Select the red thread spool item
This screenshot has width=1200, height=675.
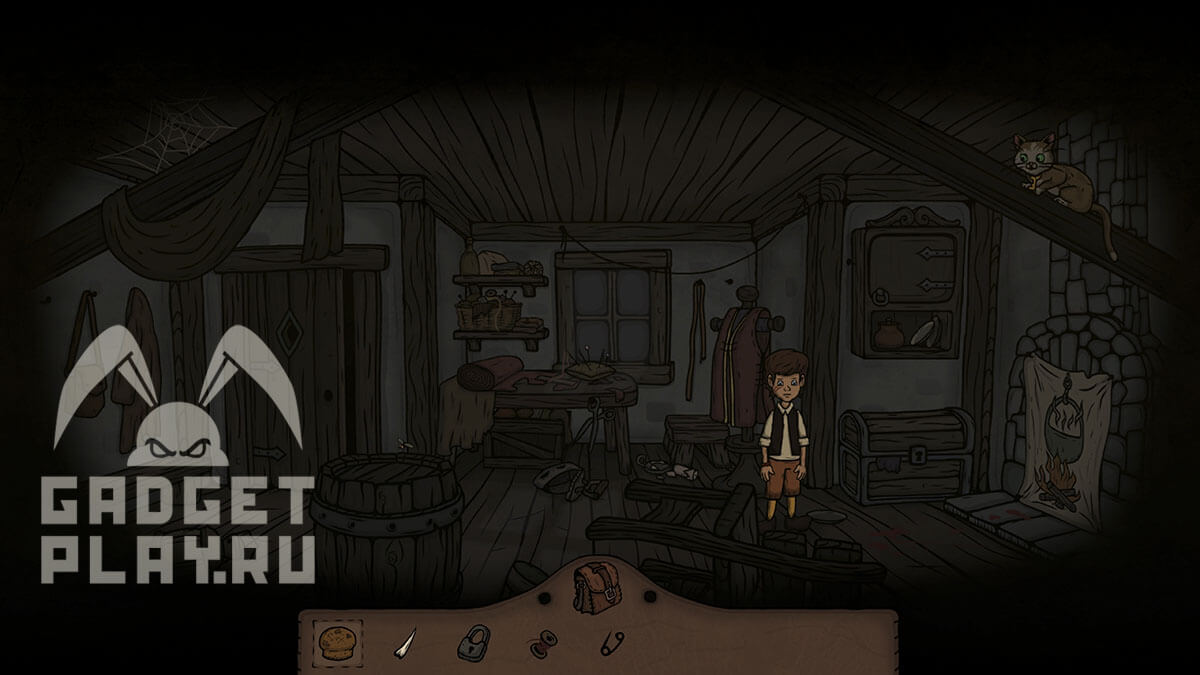click(541, 643)
